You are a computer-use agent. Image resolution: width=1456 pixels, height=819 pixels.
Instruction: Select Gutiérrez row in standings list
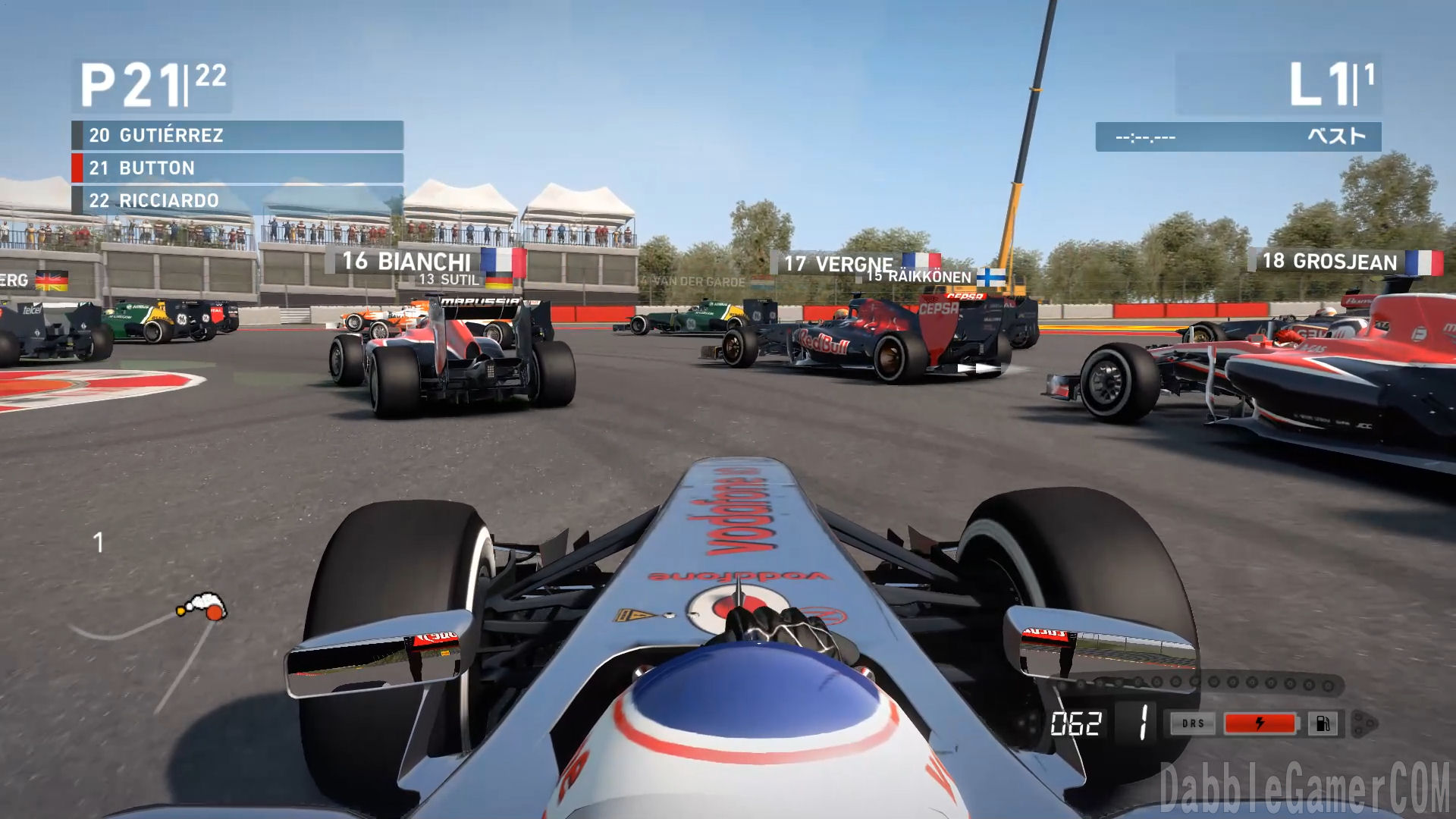point(237,136)
